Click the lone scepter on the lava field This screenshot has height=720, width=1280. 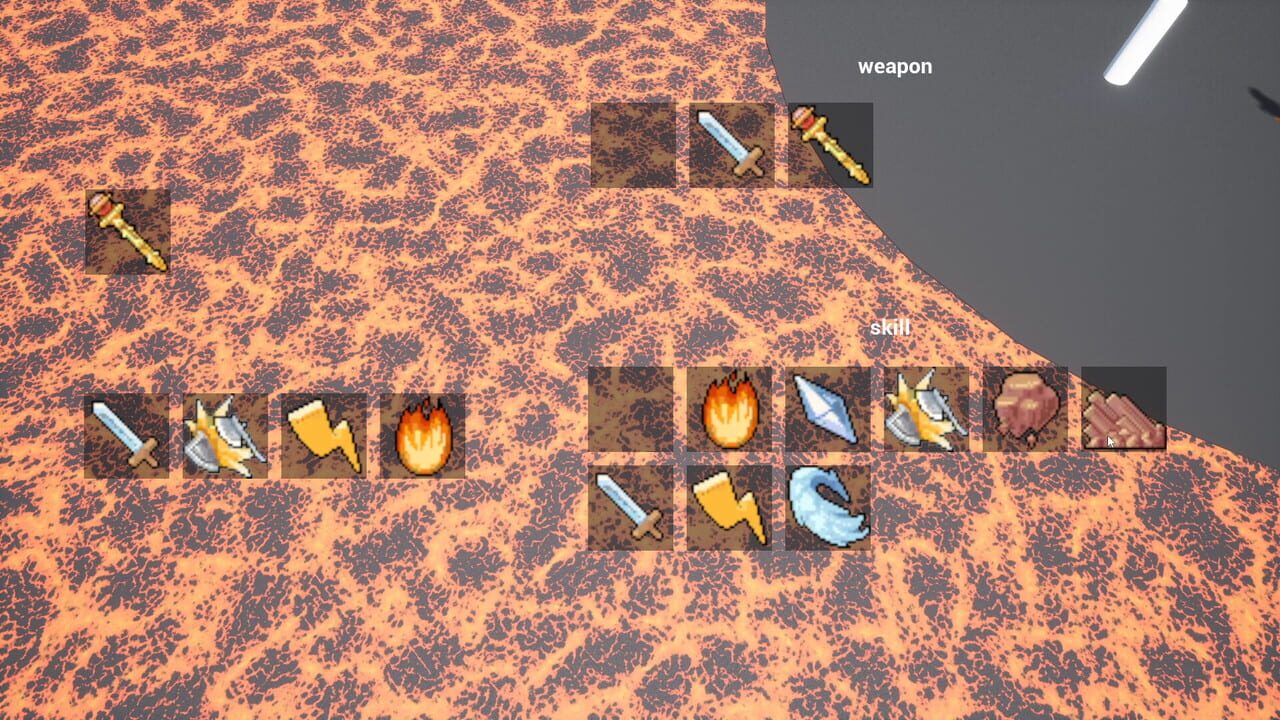coord(129,232)
